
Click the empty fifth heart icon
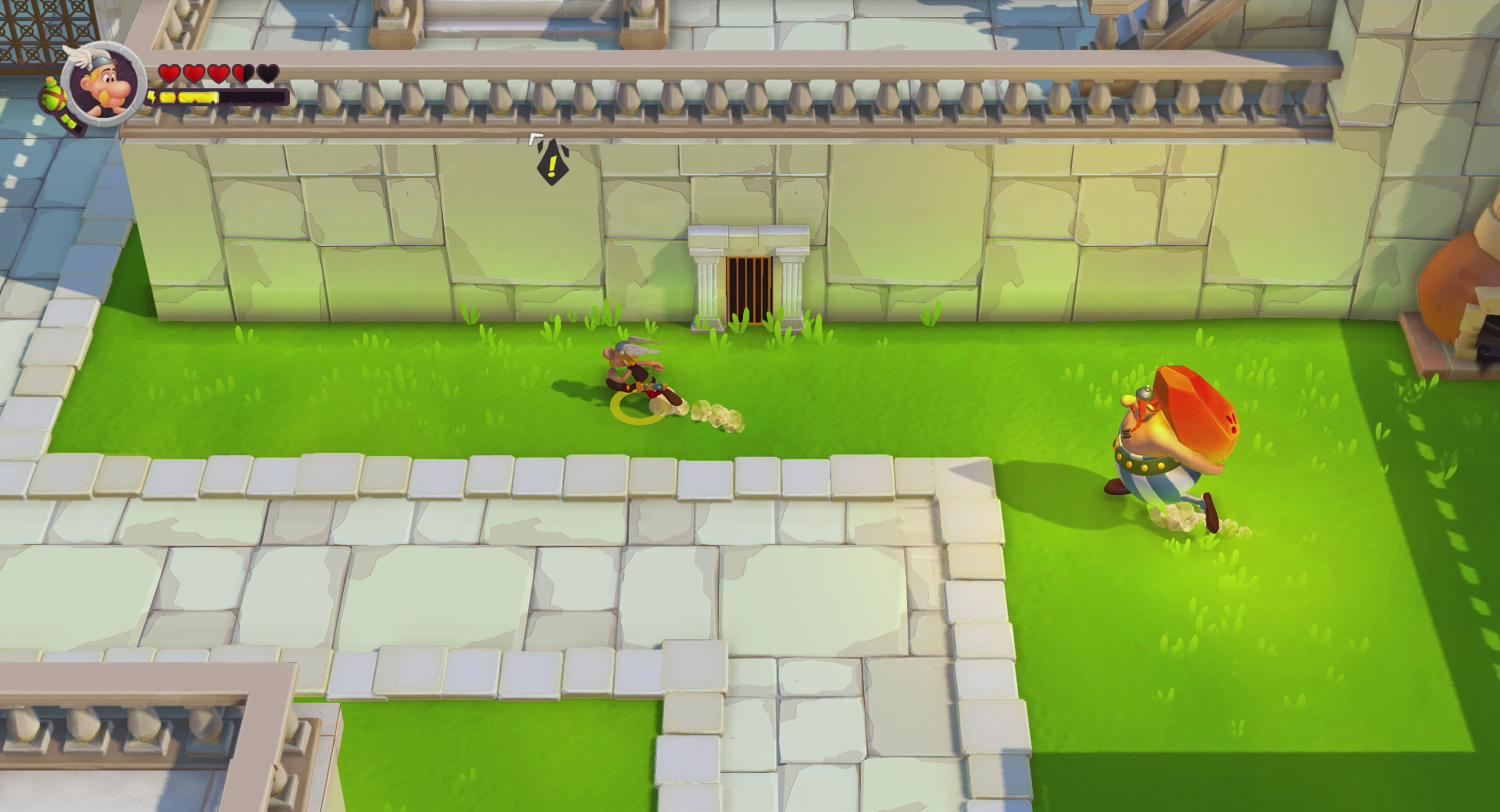[268, 73]
